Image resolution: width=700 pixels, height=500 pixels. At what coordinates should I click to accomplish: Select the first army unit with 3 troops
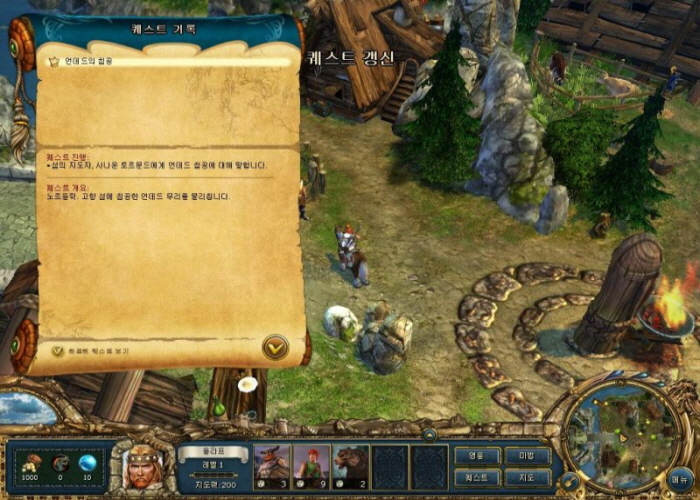pyautogui.click(x=271, y=465)
